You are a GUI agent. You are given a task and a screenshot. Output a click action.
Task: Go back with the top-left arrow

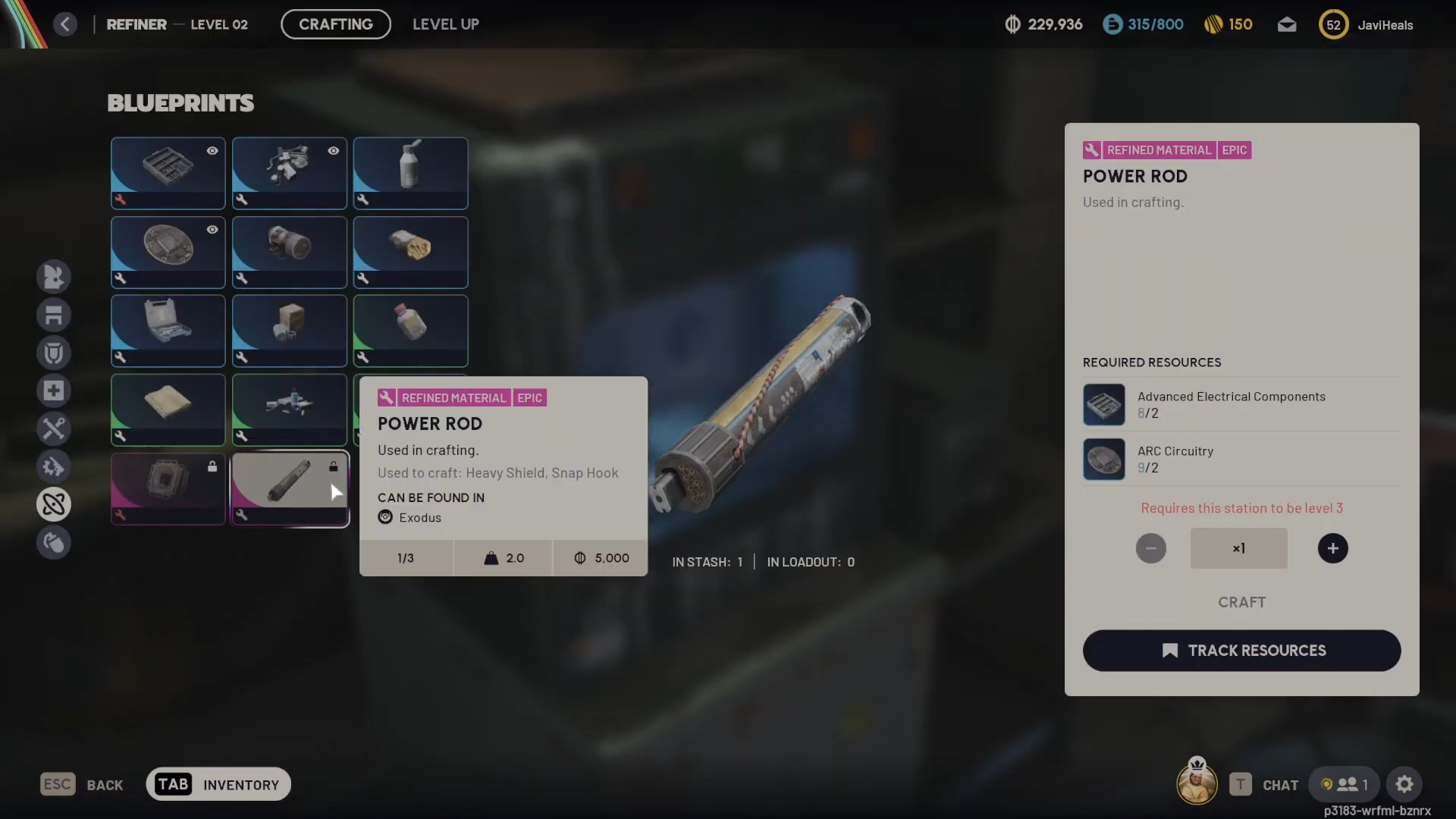(65, 24)
